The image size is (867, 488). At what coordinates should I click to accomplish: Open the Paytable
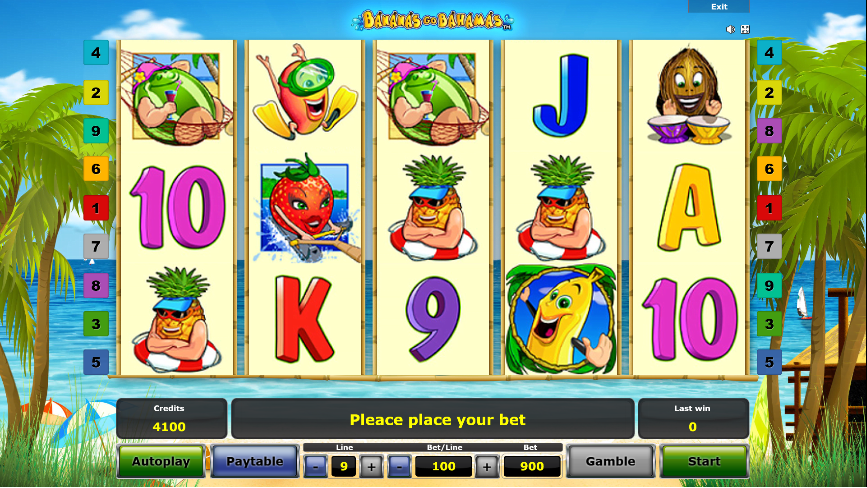pos(254,462)
